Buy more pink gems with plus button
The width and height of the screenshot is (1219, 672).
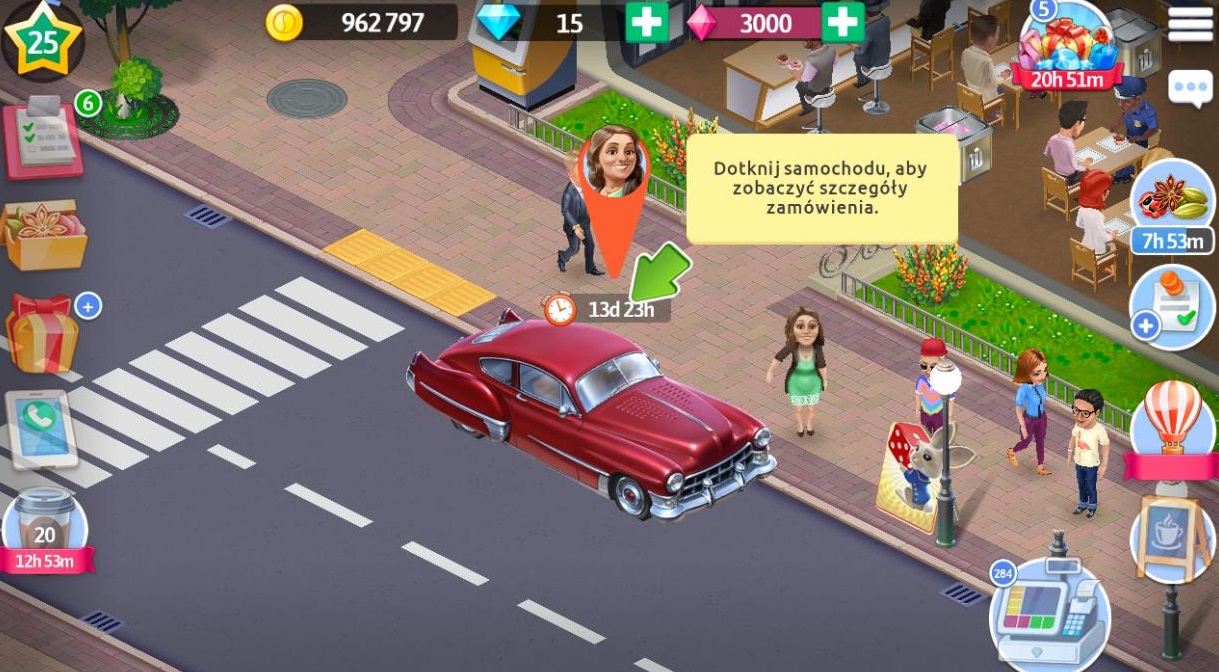coord(842,22)
